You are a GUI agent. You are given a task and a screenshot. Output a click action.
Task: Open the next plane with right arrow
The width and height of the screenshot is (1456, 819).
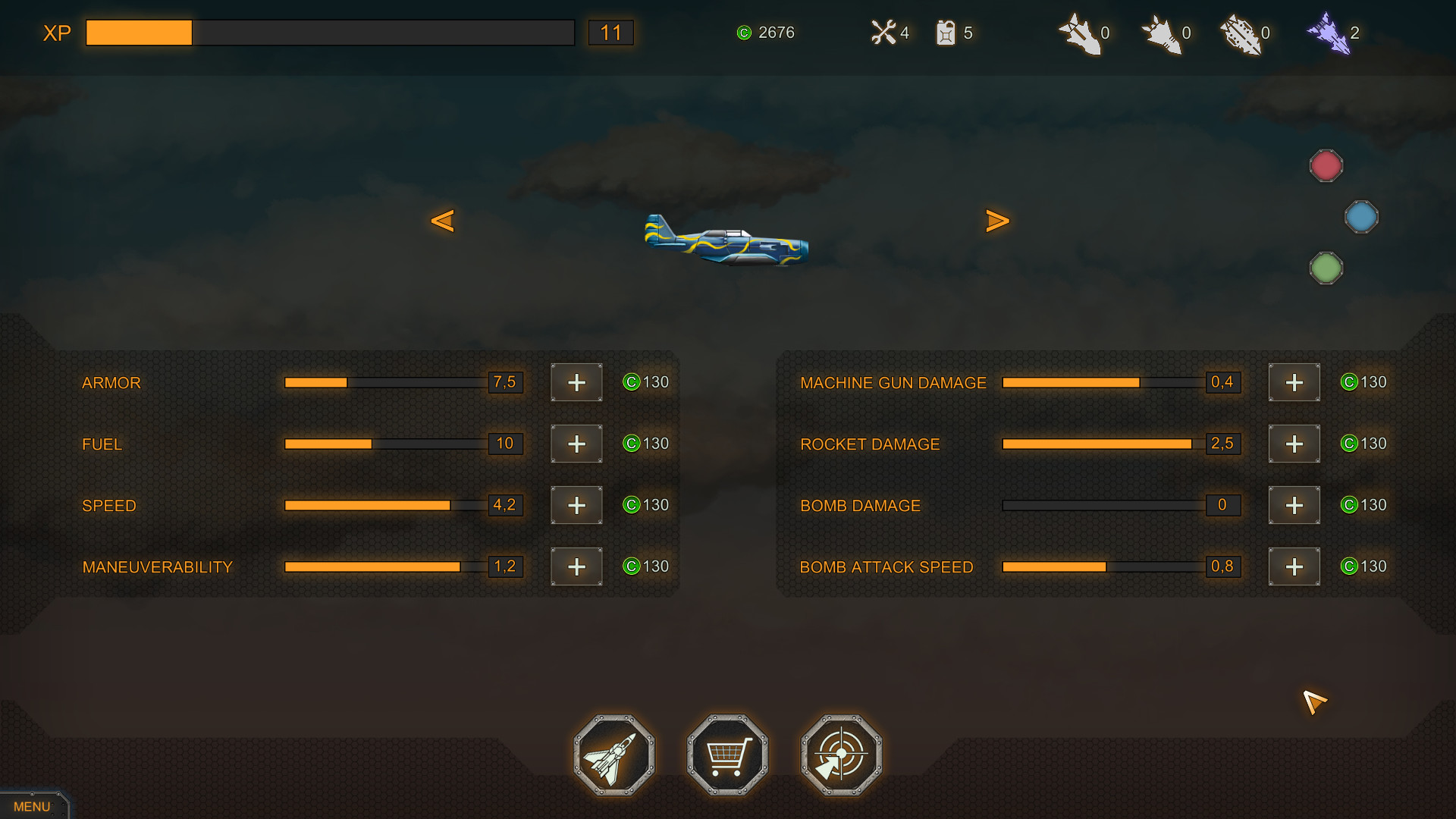coord(998,221)
